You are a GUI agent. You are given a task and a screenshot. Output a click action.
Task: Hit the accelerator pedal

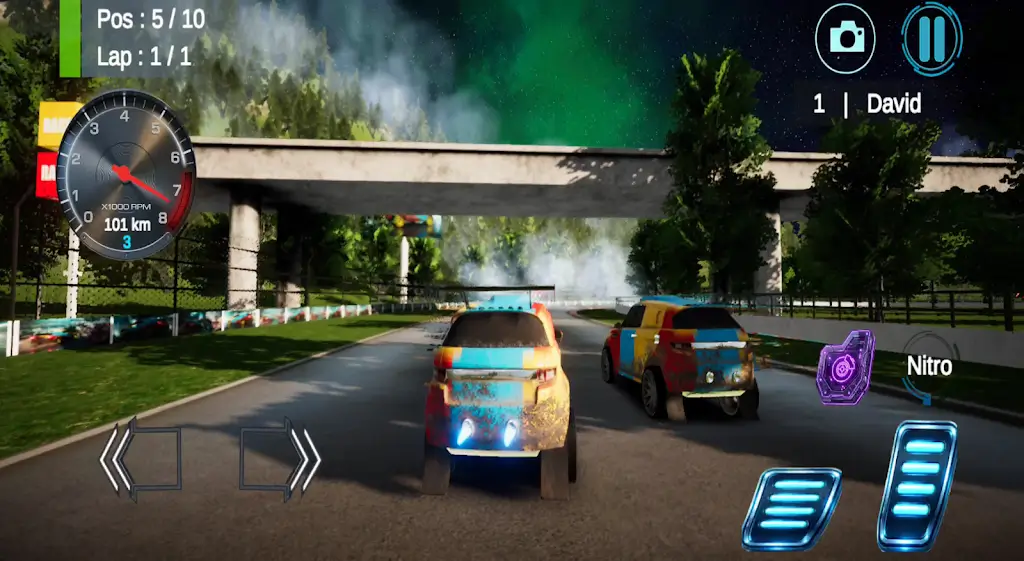[918, 485]
